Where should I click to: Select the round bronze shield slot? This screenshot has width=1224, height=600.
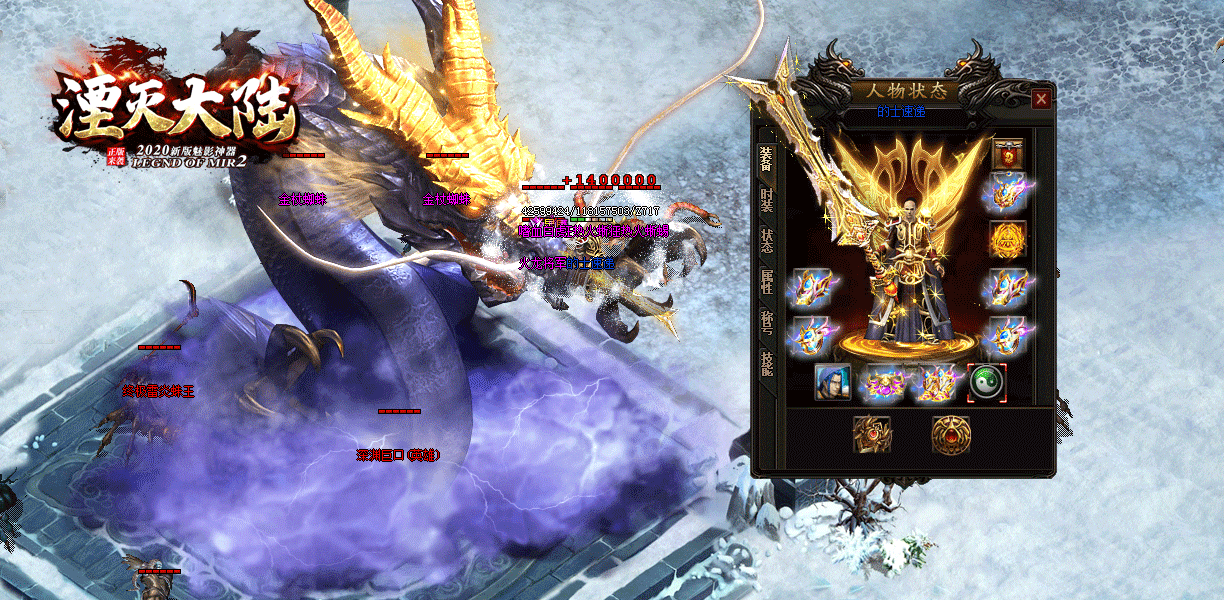click(x=950, y=433)
